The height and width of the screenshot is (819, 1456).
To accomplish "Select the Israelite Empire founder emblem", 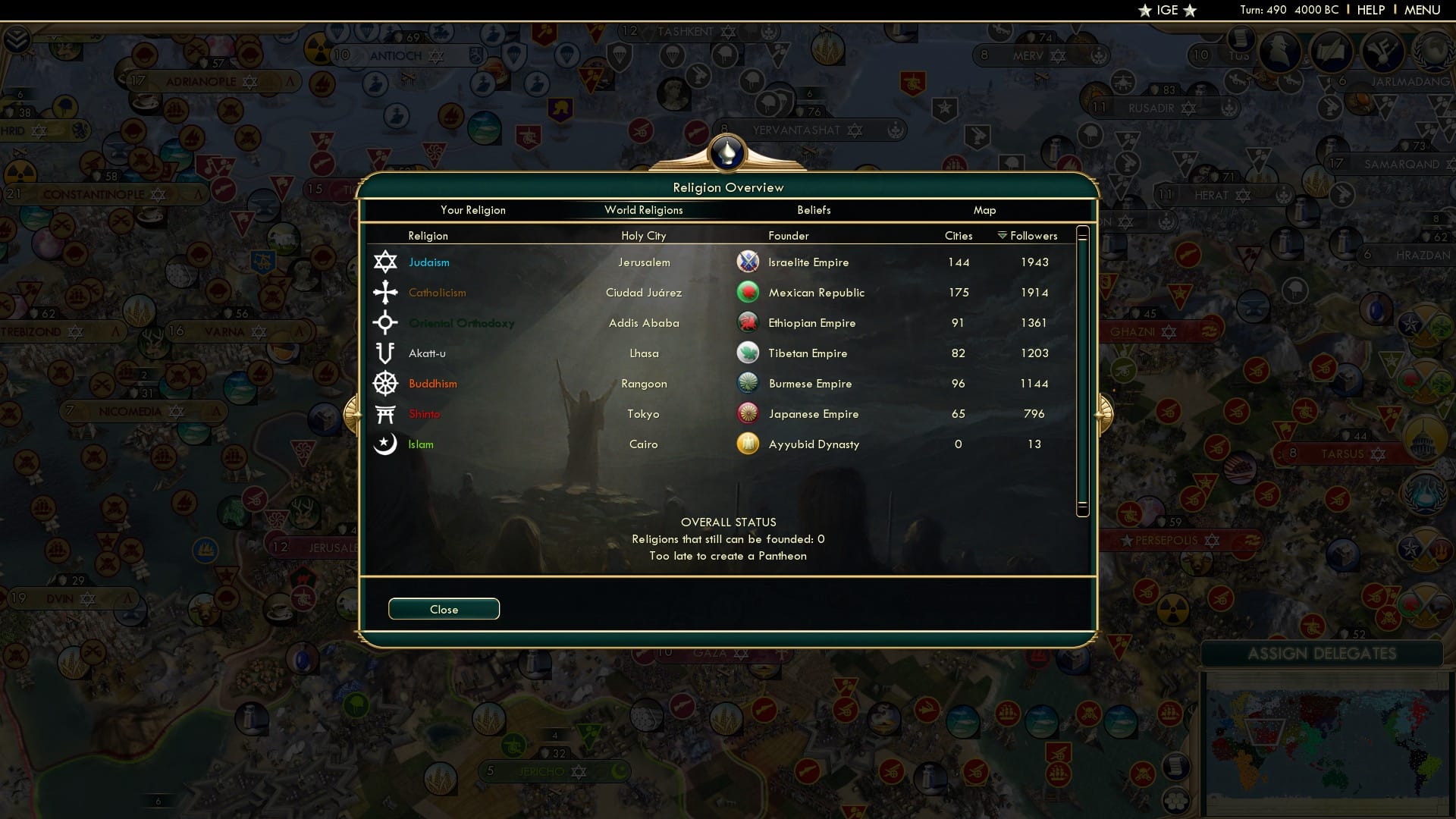I will click(x=748, y=262).
